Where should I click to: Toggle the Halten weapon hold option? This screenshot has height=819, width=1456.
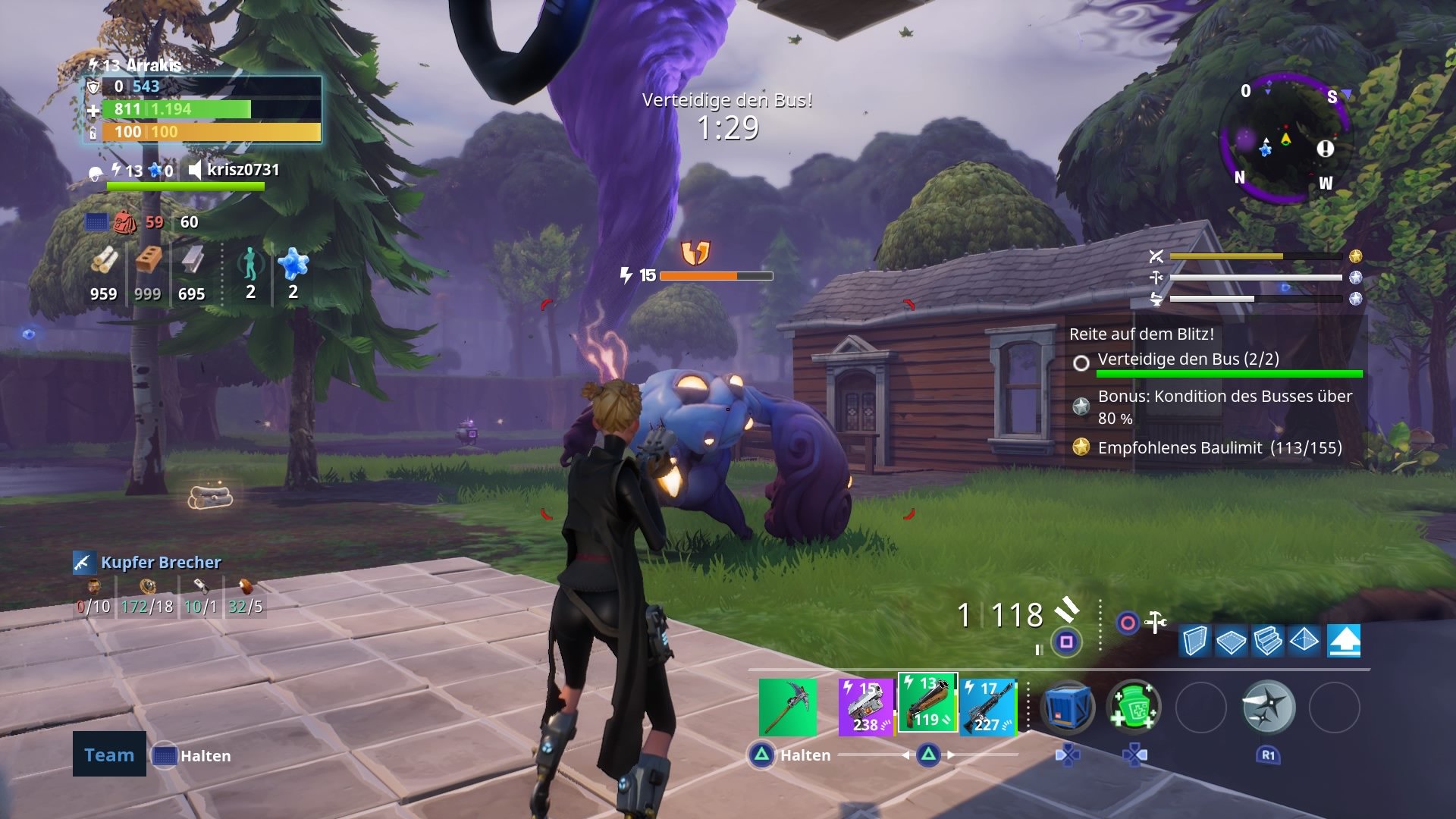[805, 755]
